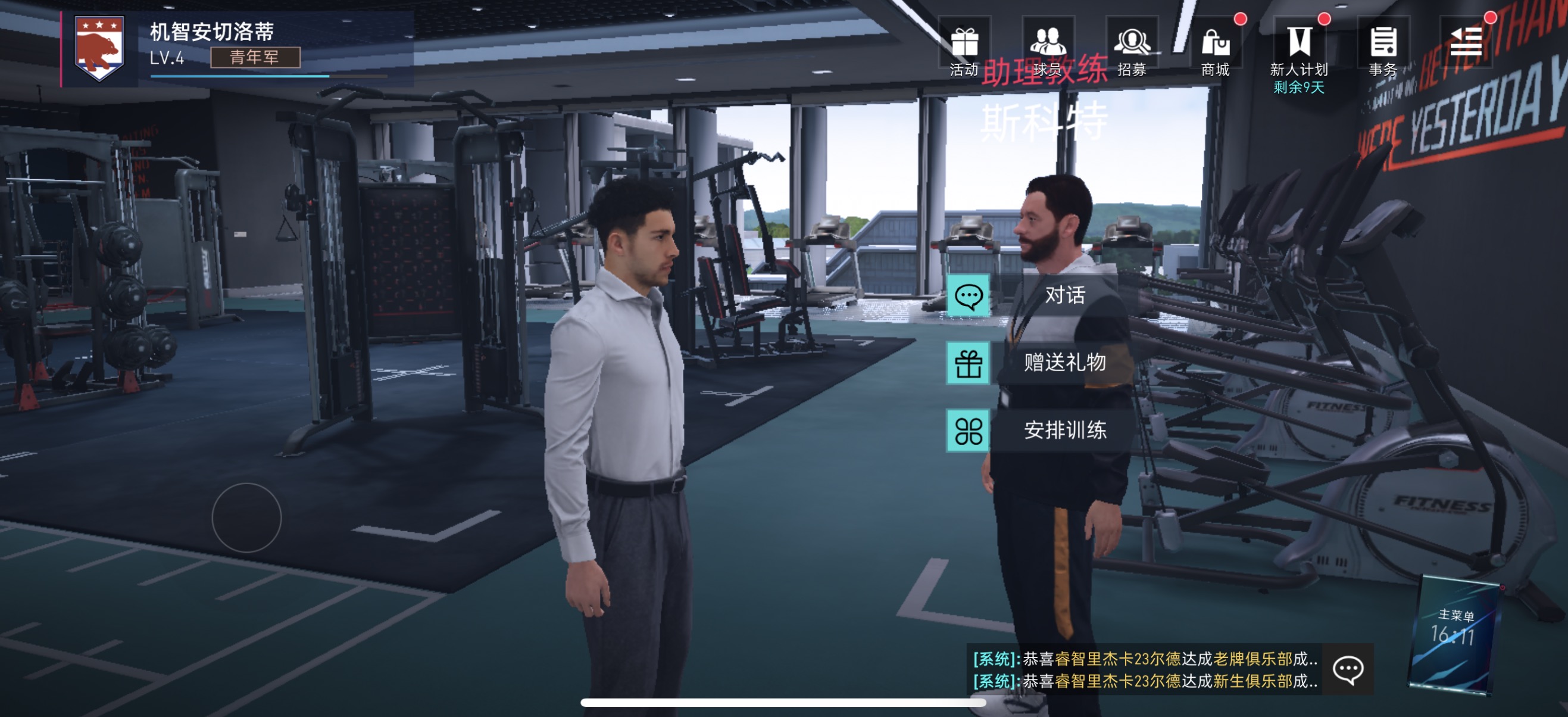Expand the hamburger menu in top right corner

coord(1467,41)
